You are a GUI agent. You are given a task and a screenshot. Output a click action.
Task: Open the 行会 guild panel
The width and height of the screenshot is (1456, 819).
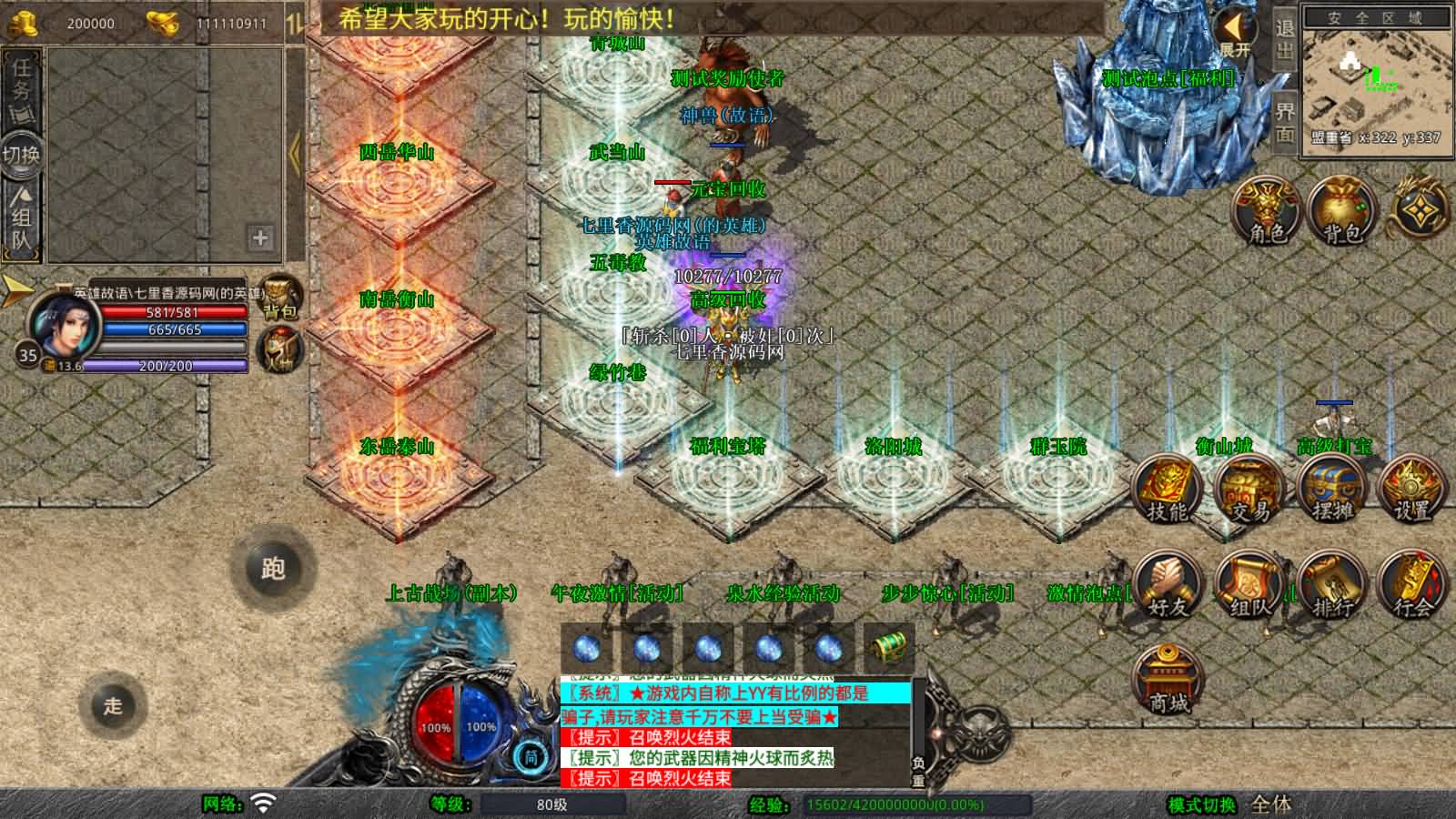1411,587
